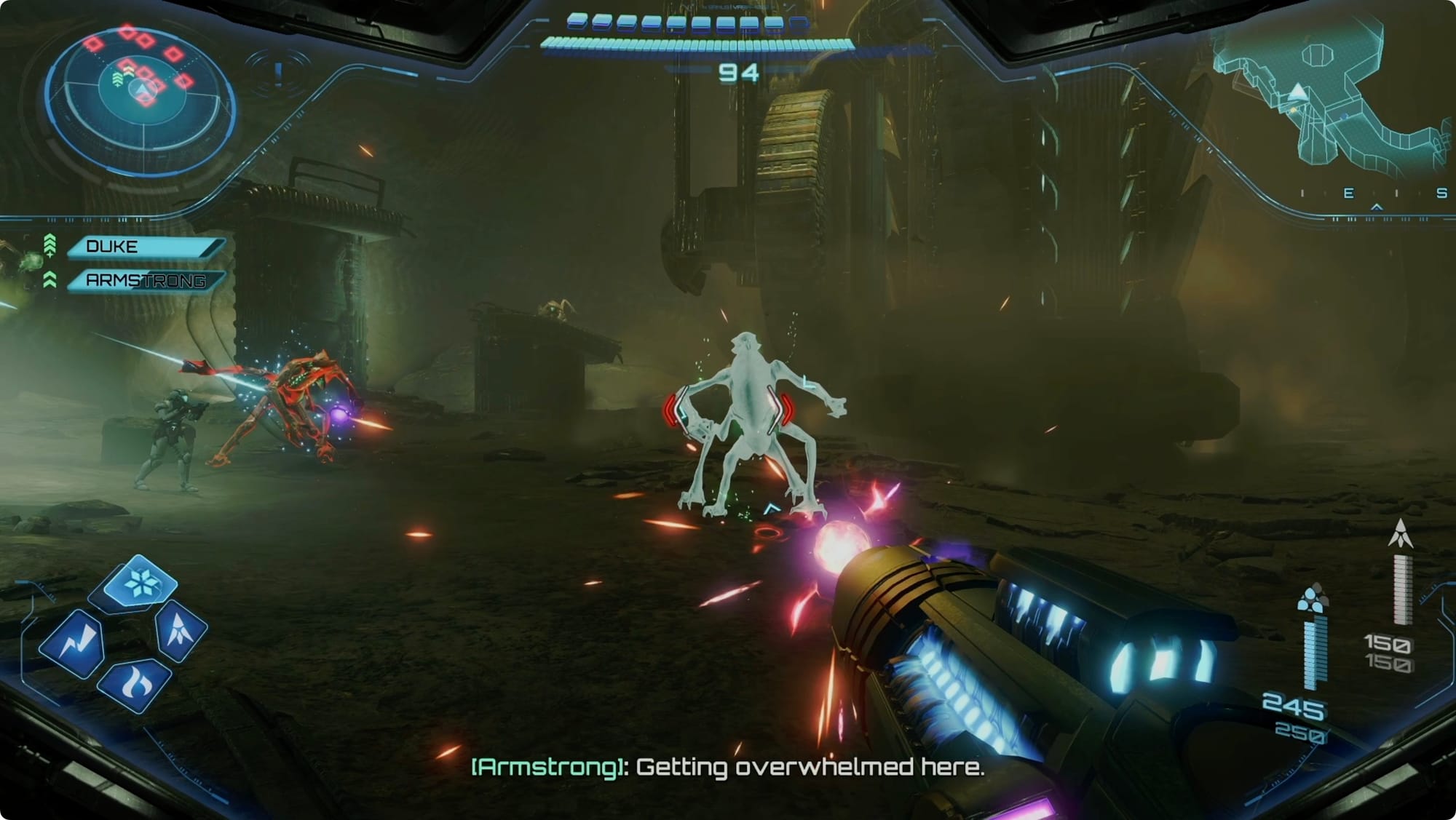Choose the flame ability icon
The width and height of the screenshot is (1456, 820).
point(135,685)
